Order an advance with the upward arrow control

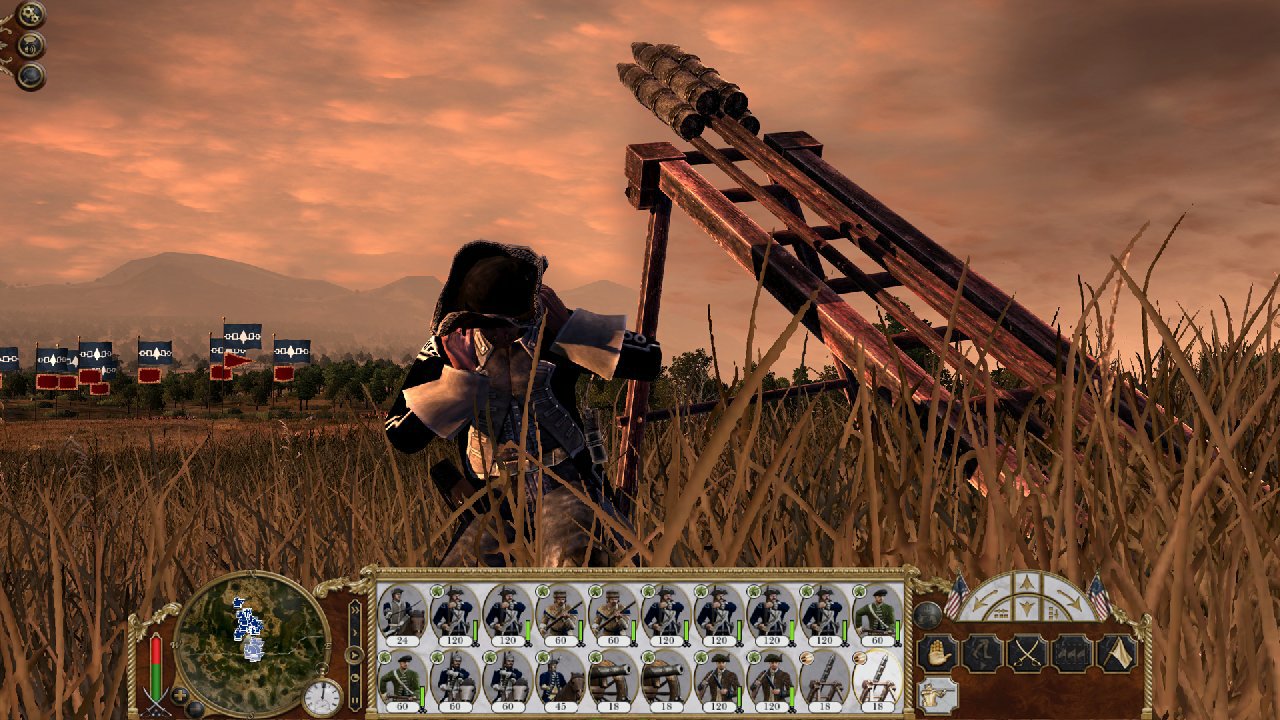pyautogui.click(x=1026, y=580)
